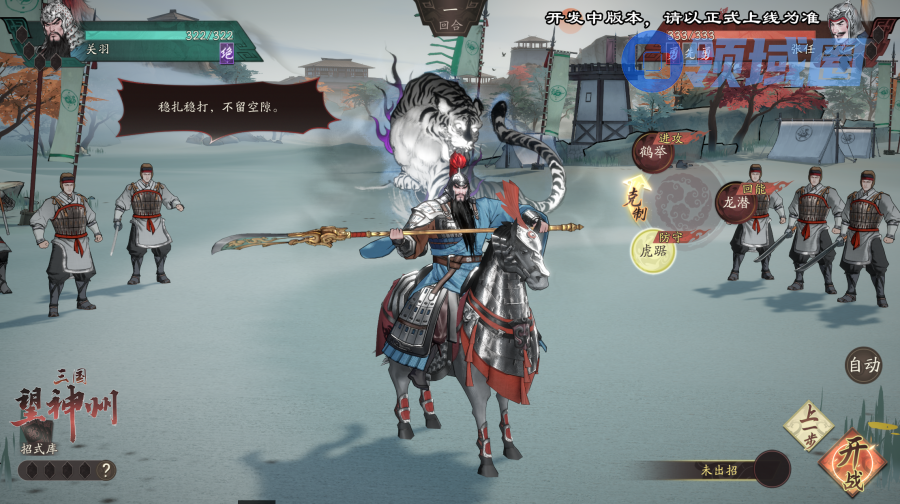Open the 招式库 move library

[x=40, y=448]
